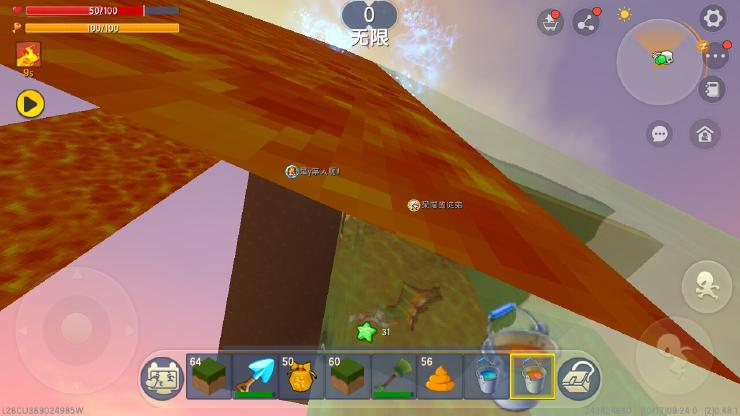The image size is (740, 416).
Task: Open the character face button beside hotbar
Action: point(161,377)
